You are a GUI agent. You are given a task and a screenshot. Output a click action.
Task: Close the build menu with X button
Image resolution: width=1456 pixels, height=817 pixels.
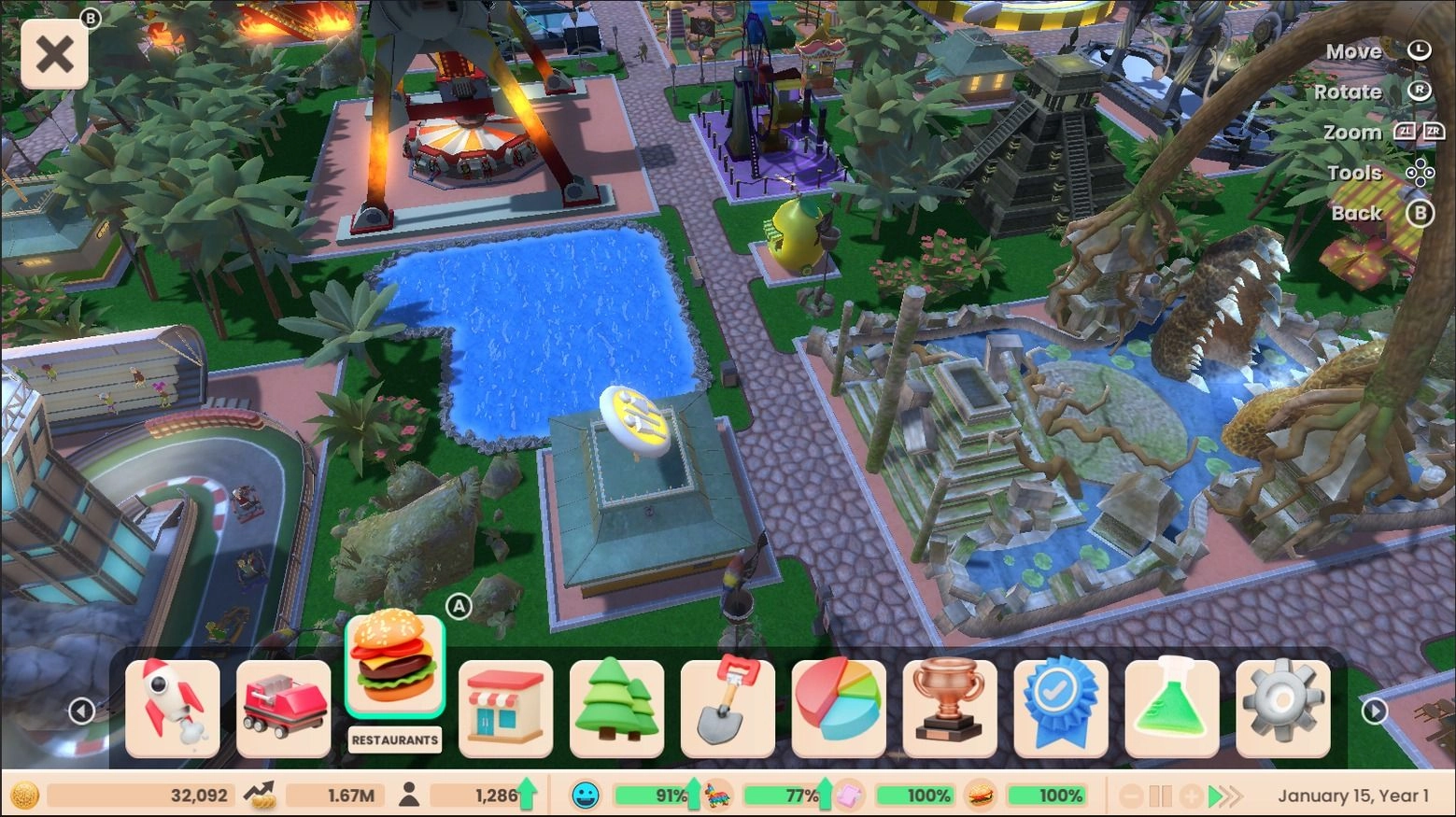pos(53,53)
